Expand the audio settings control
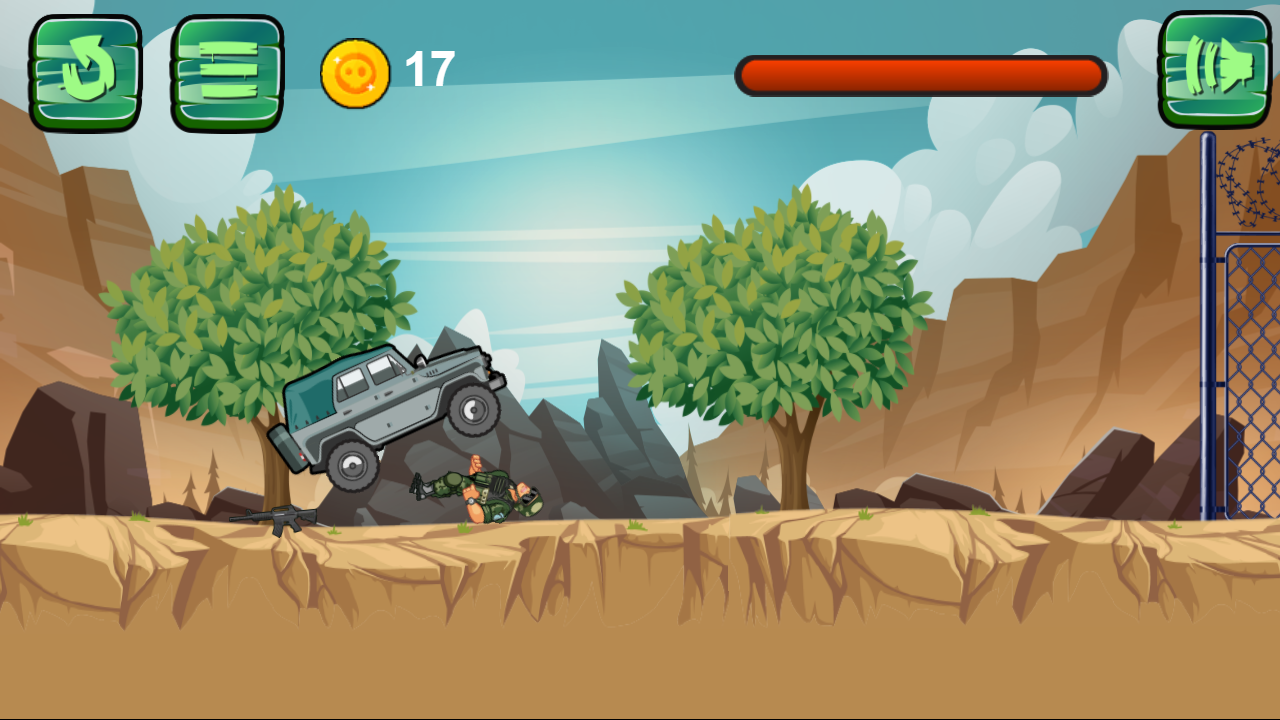Image resolution: width=1280 pixels, height=720 pixels. [1214, 70]
